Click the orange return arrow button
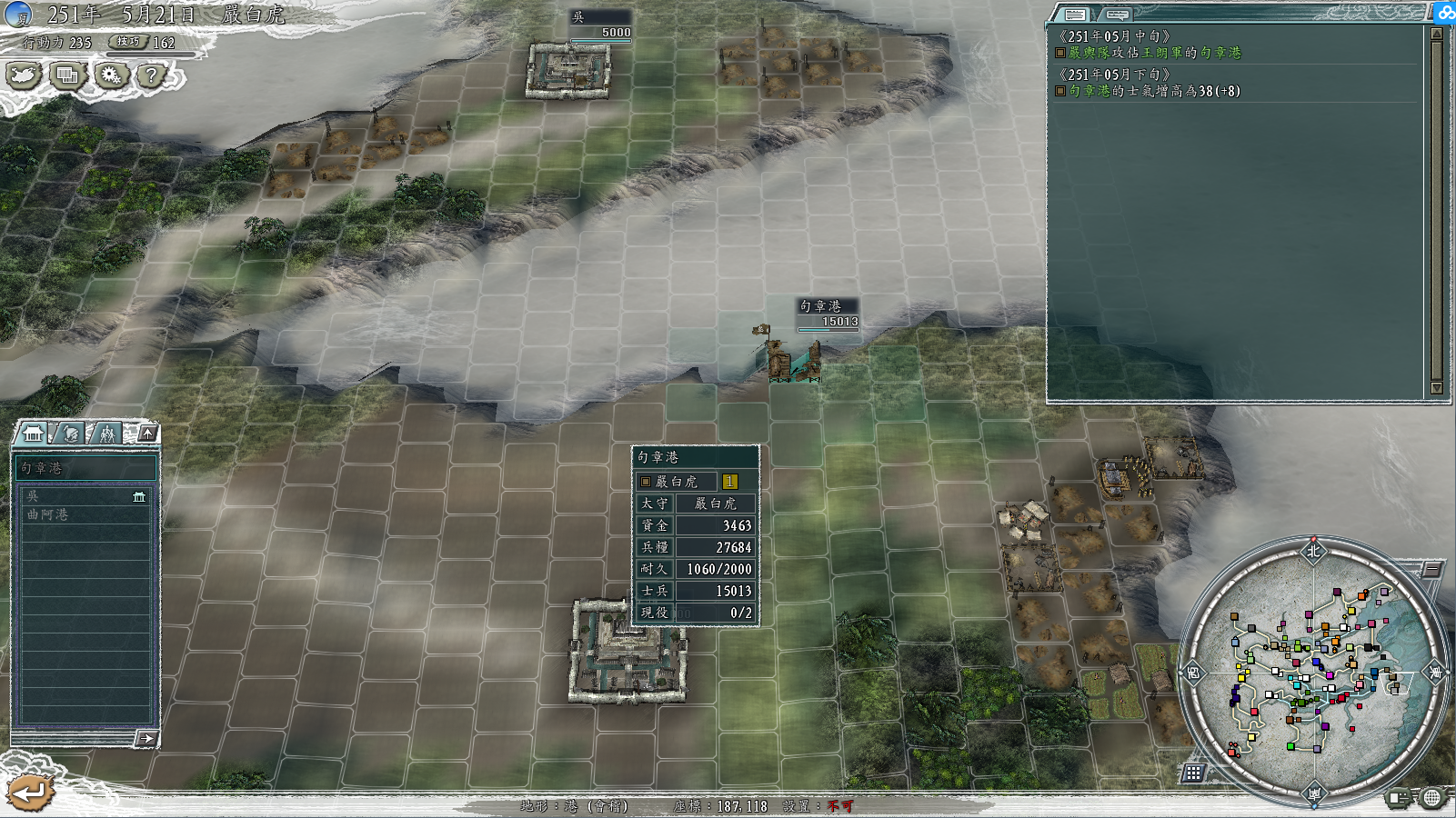 pos(30,793)
